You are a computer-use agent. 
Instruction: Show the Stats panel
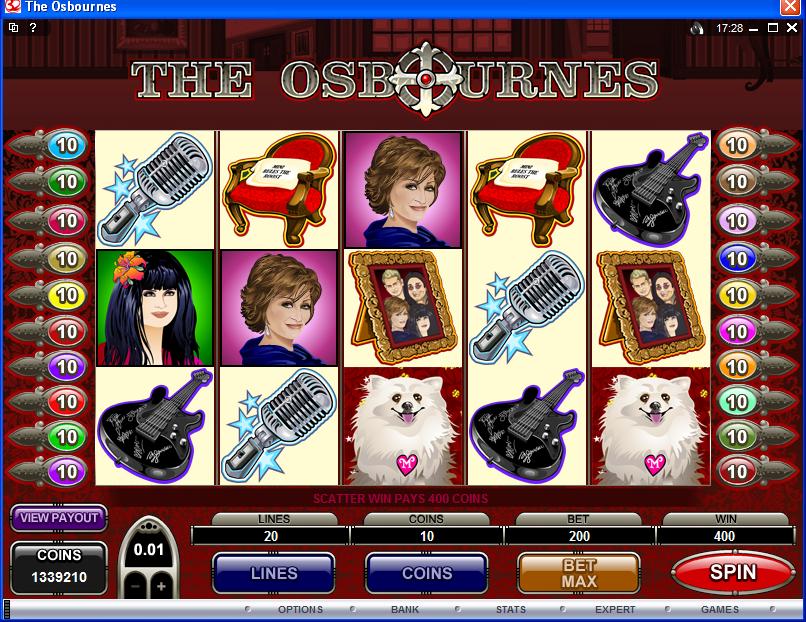[510, 609]
